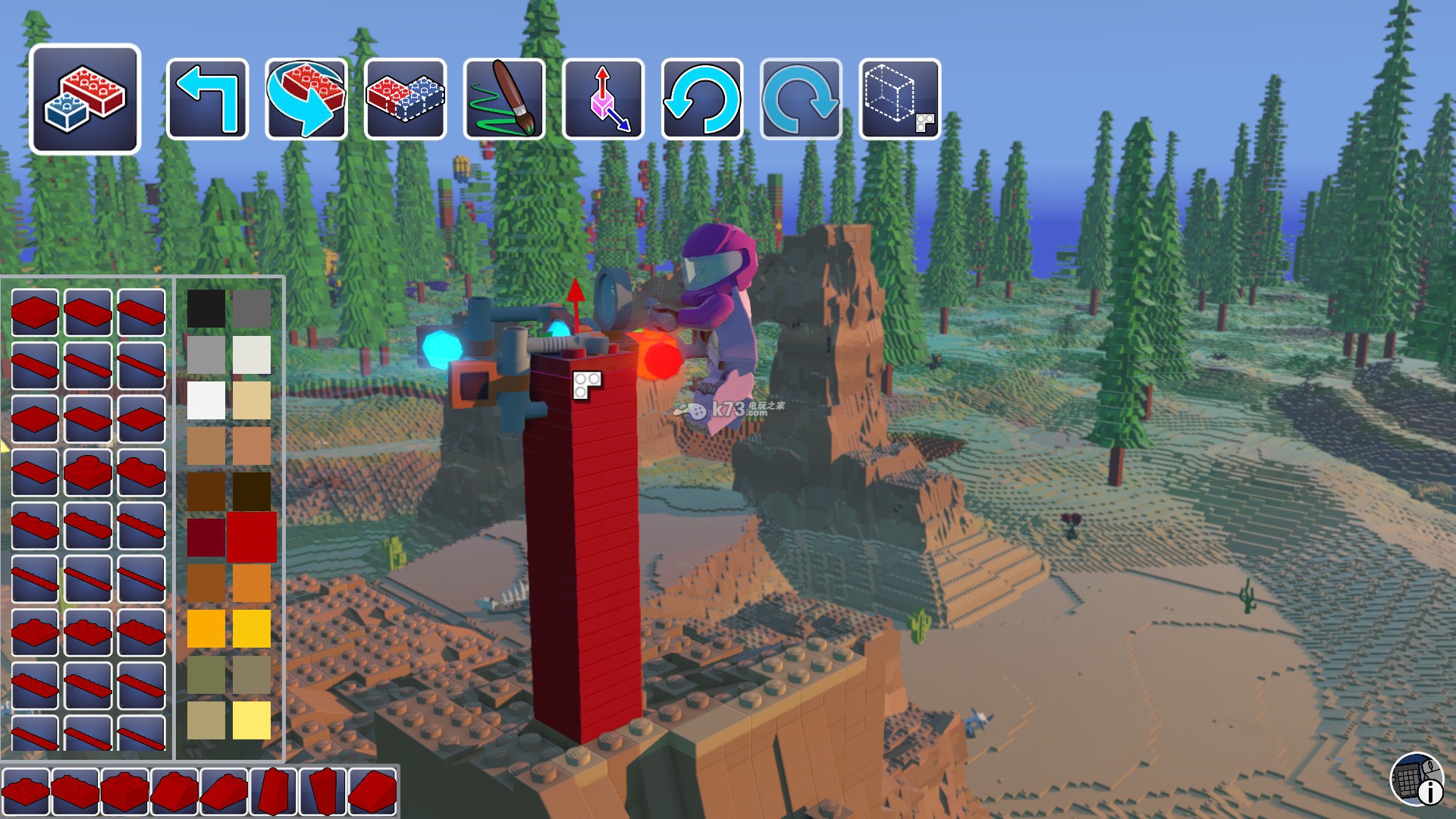The image size is (1456, 819).
Task: Pick the olive green color swatch
Action: [x=206, y=674]
